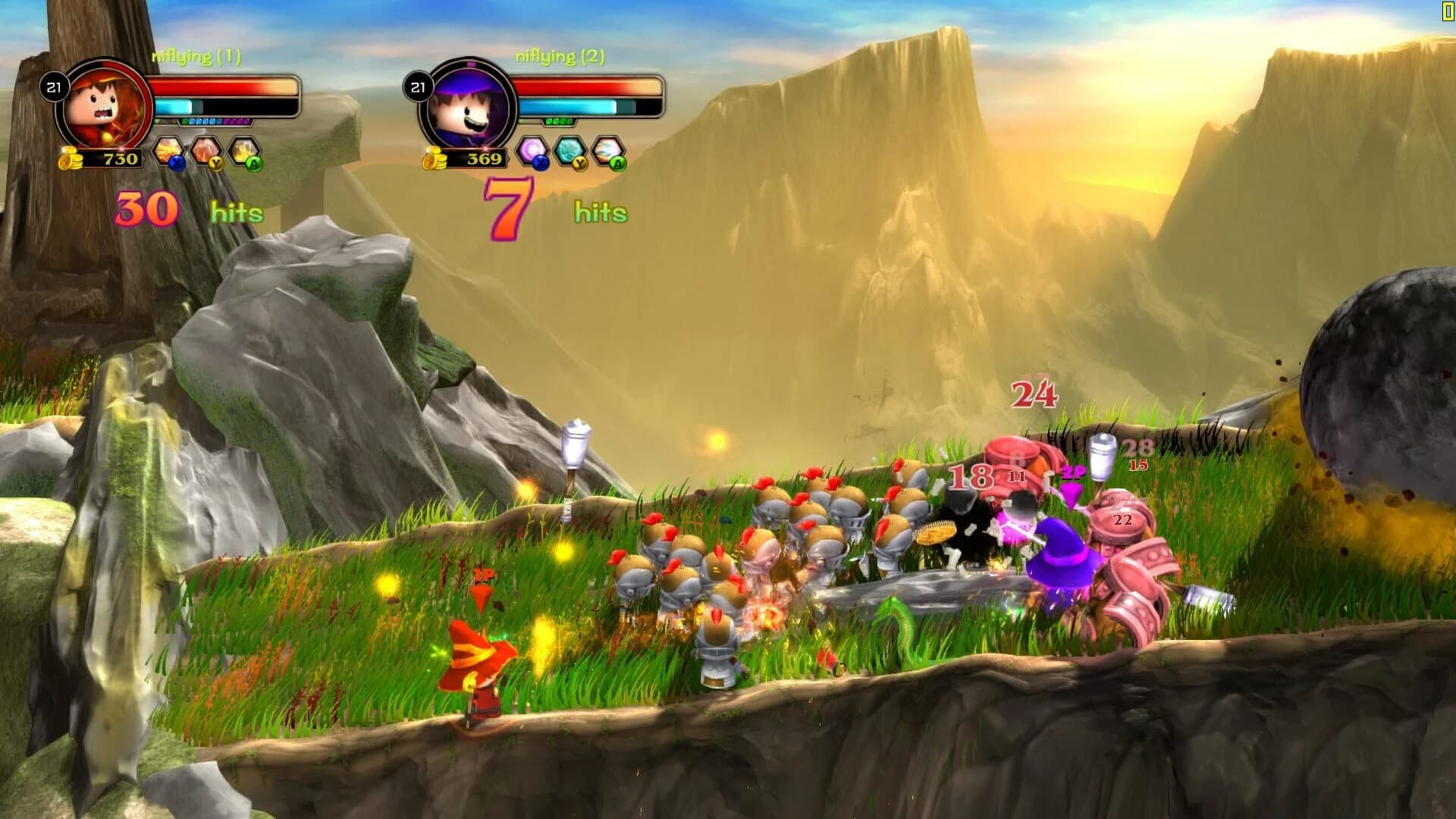Viewport: 1456px width, 819px height.
Task: Click the 369 gold amount of player 2
Action: click(x=484, y=159)
